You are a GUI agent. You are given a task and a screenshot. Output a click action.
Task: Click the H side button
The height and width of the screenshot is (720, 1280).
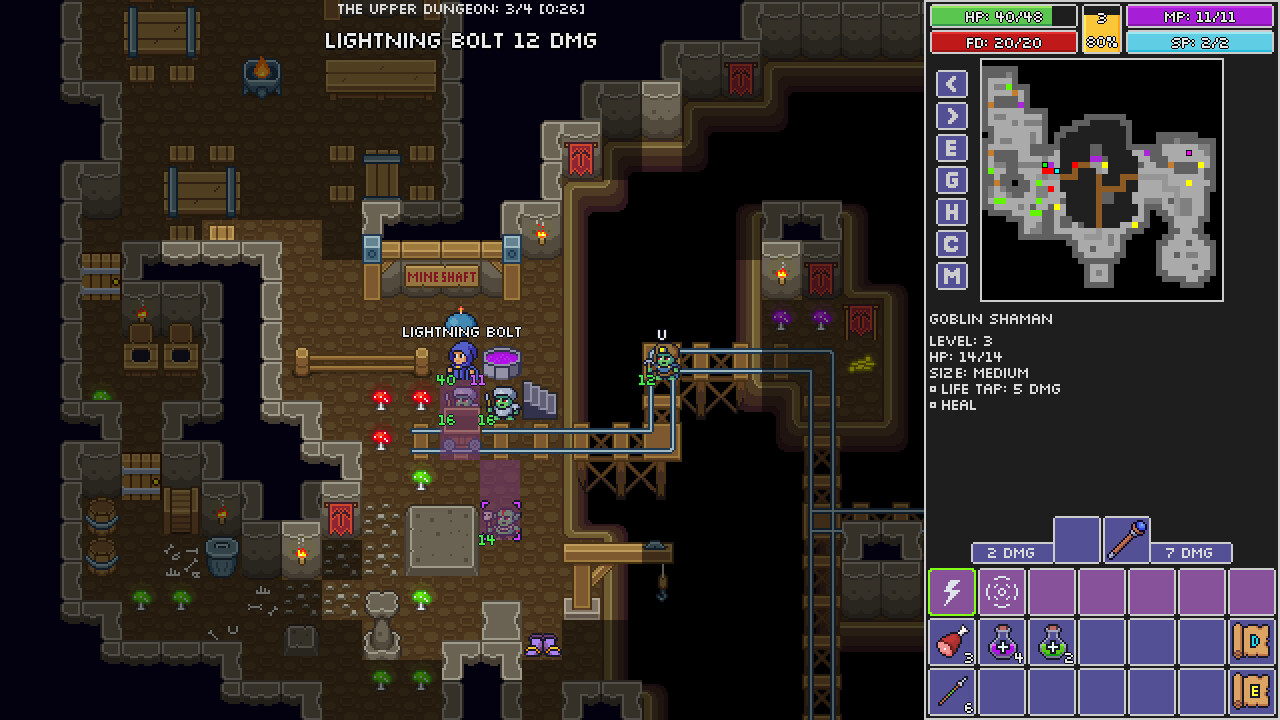click(x=951, y=212)
